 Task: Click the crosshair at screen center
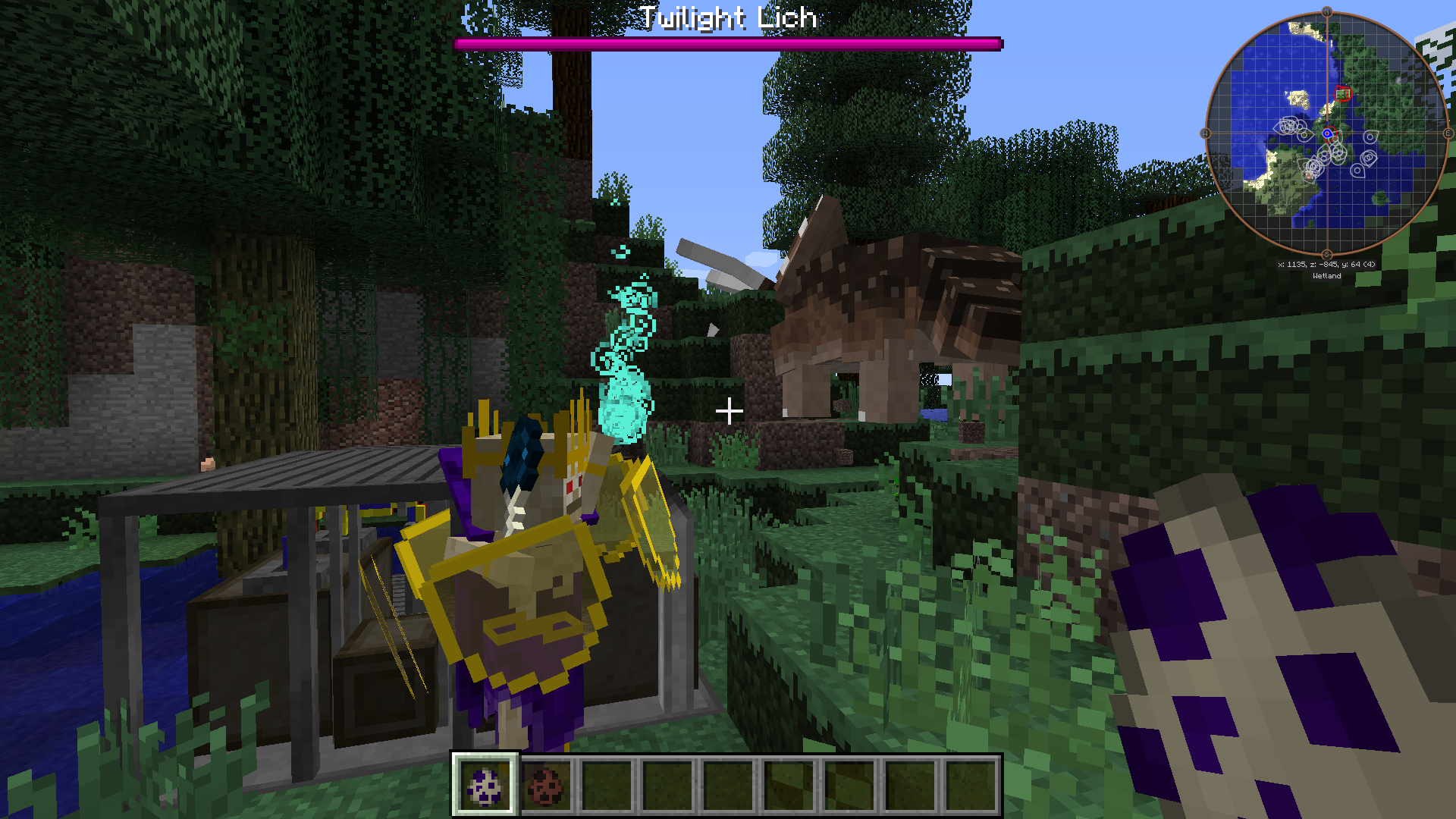tap(730, 409)
